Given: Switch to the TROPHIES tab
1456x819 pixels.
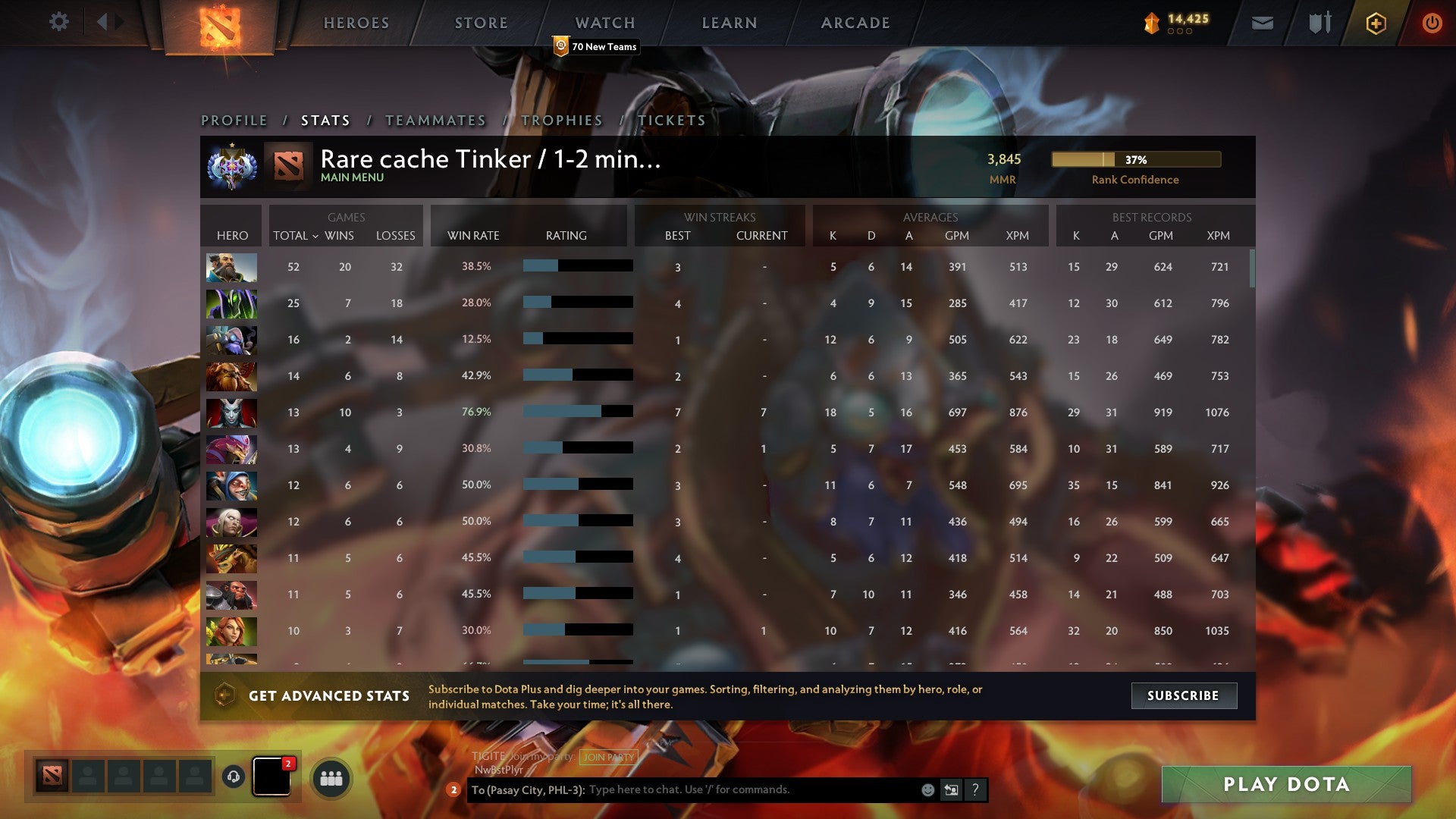Looking at the screenshot, I should [x=562, y=120].
